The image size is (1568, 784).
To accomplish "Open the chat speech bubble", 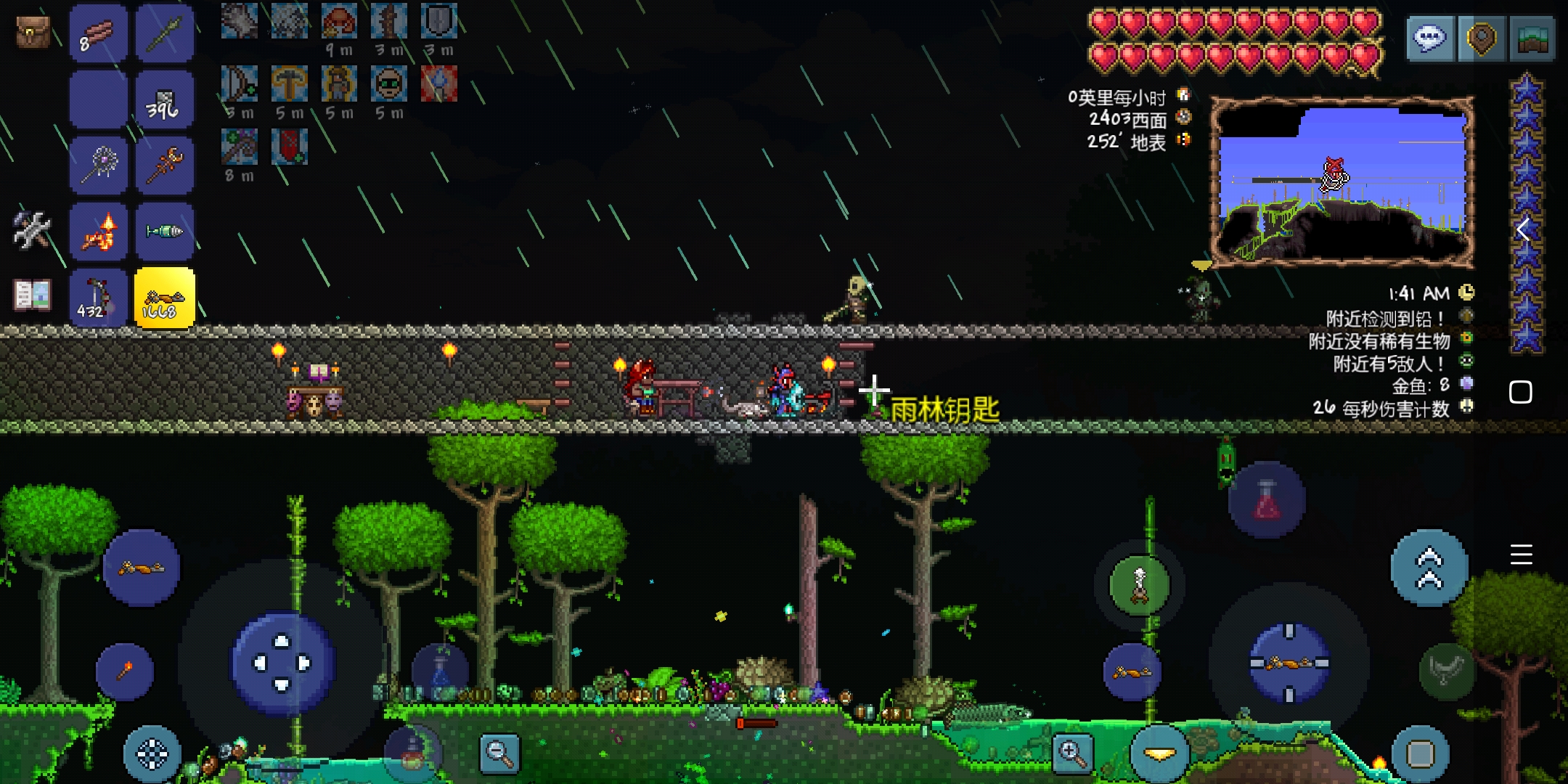I will [1430, 38].
